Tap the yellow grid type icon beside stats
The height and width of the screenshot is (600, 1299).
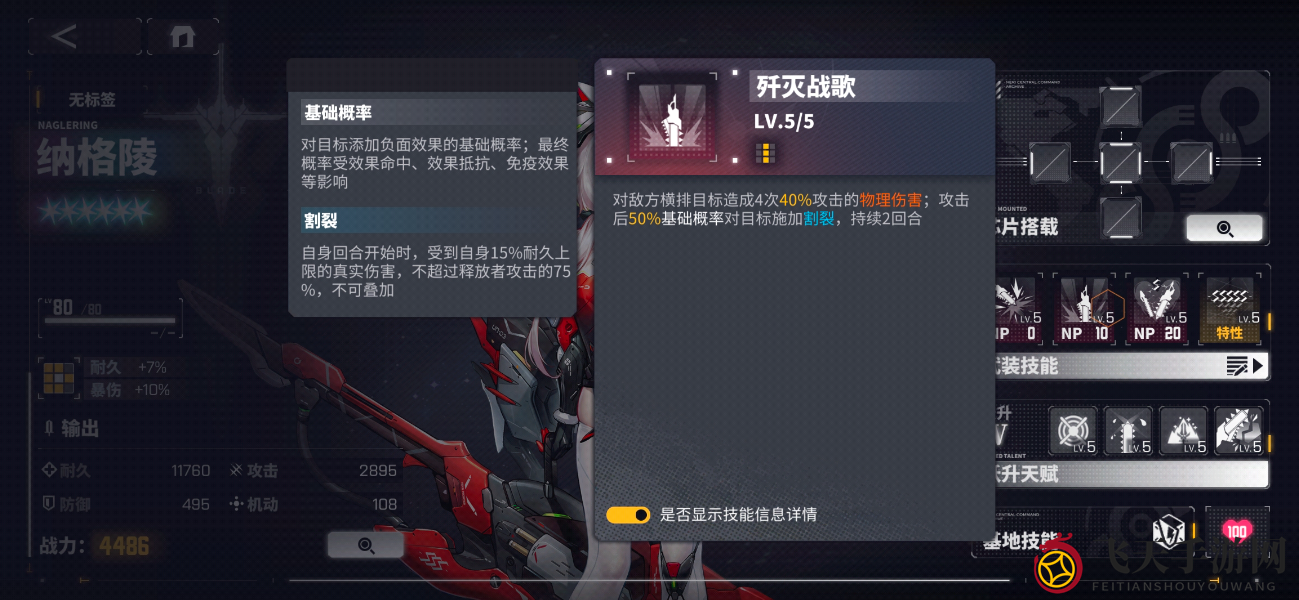[x=59, y=379]
